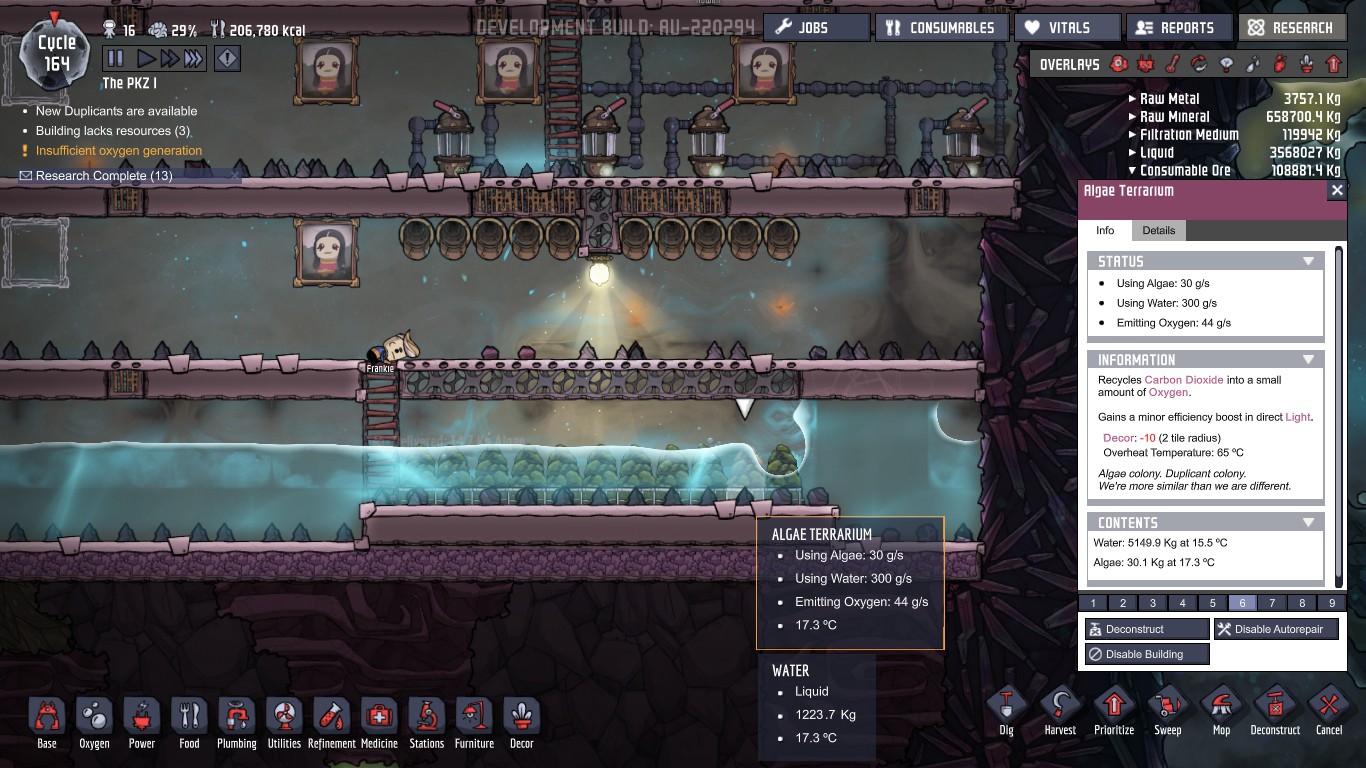Pause the game simulation
Screen dimensions: 1366x768
pos(115,58)
